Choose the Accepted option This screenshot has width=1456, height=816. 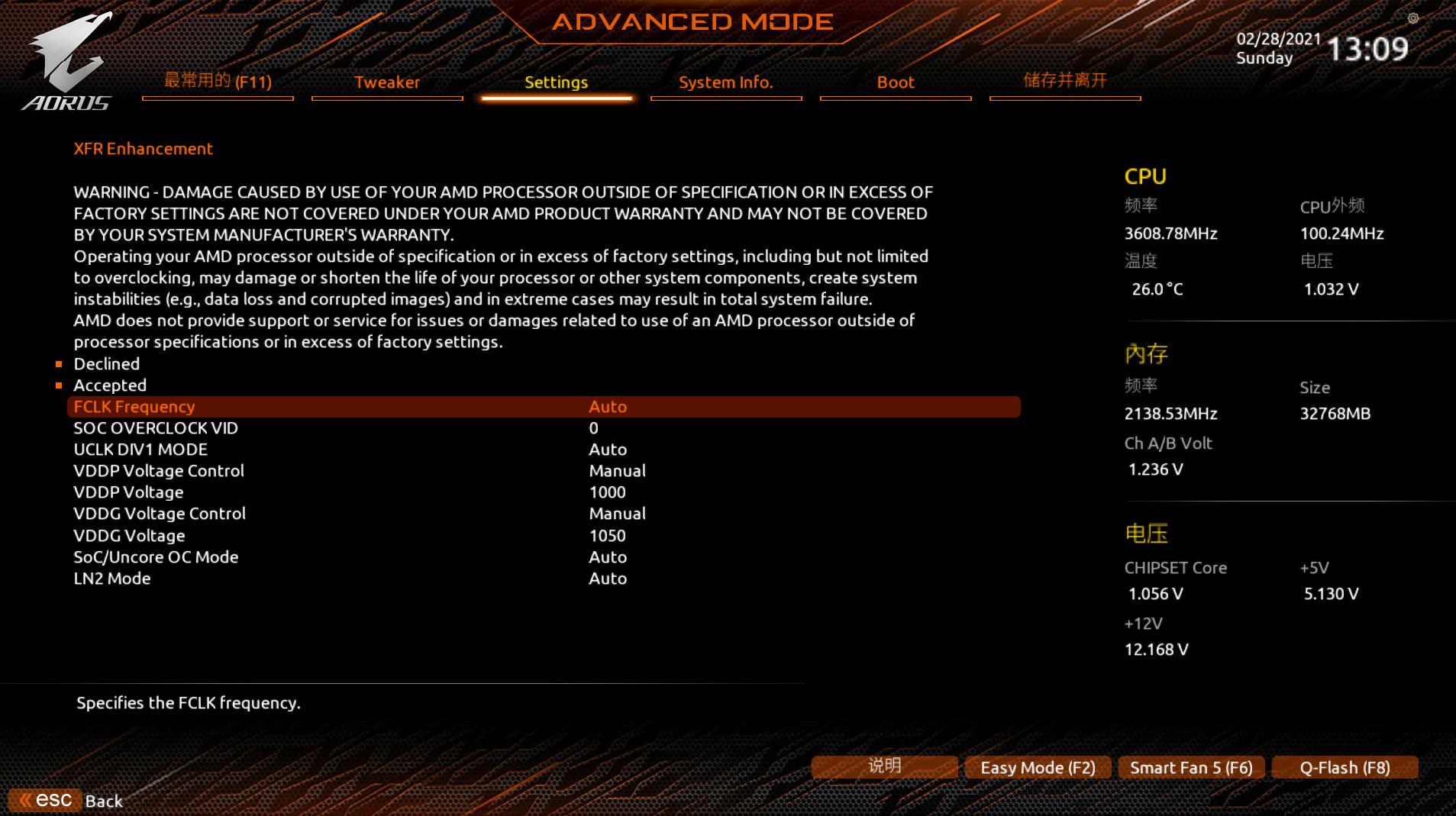tap(110, 385)
